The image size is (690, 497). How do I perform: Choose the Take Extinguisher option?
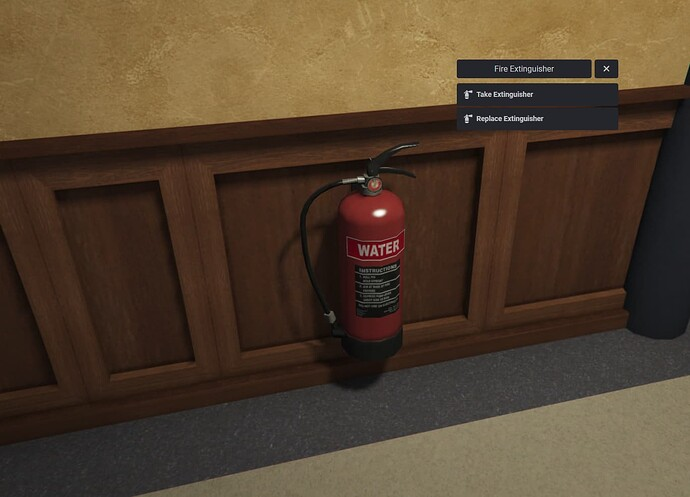click(537, 94)
